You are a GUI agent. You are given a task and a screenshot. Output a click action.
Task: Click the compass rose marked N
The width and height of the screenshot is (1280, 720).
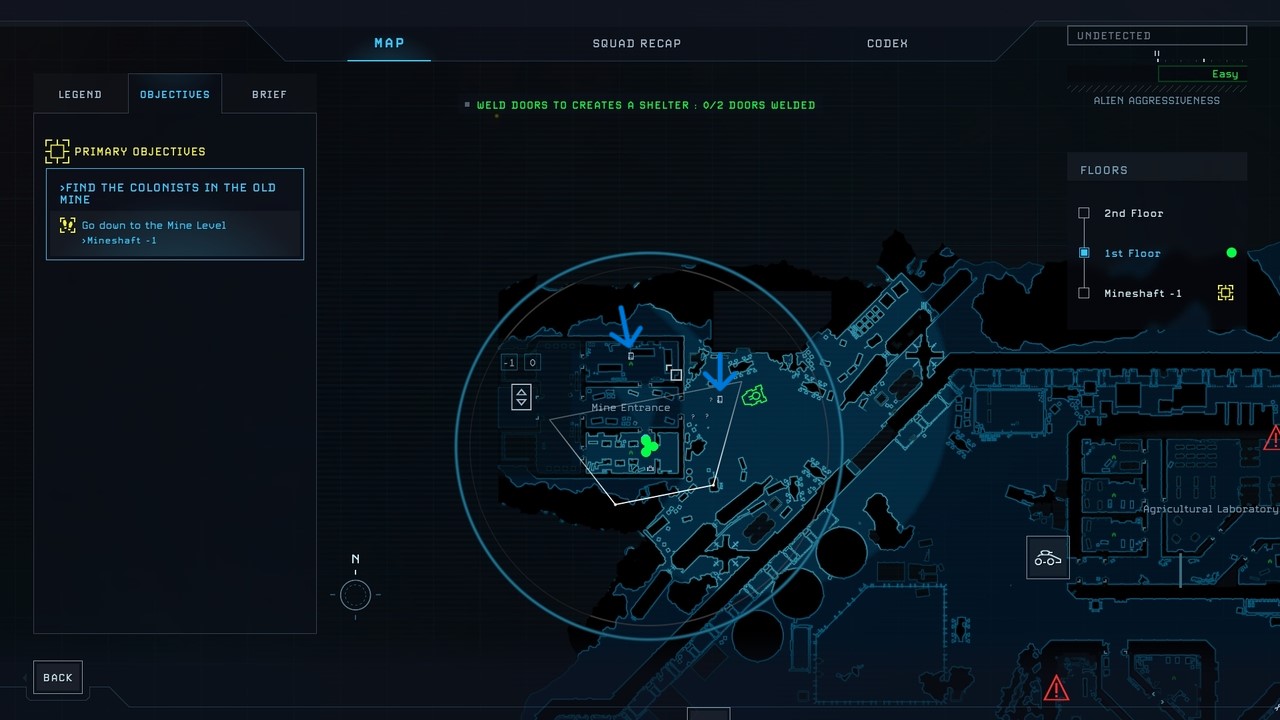[x=355, y=594]
